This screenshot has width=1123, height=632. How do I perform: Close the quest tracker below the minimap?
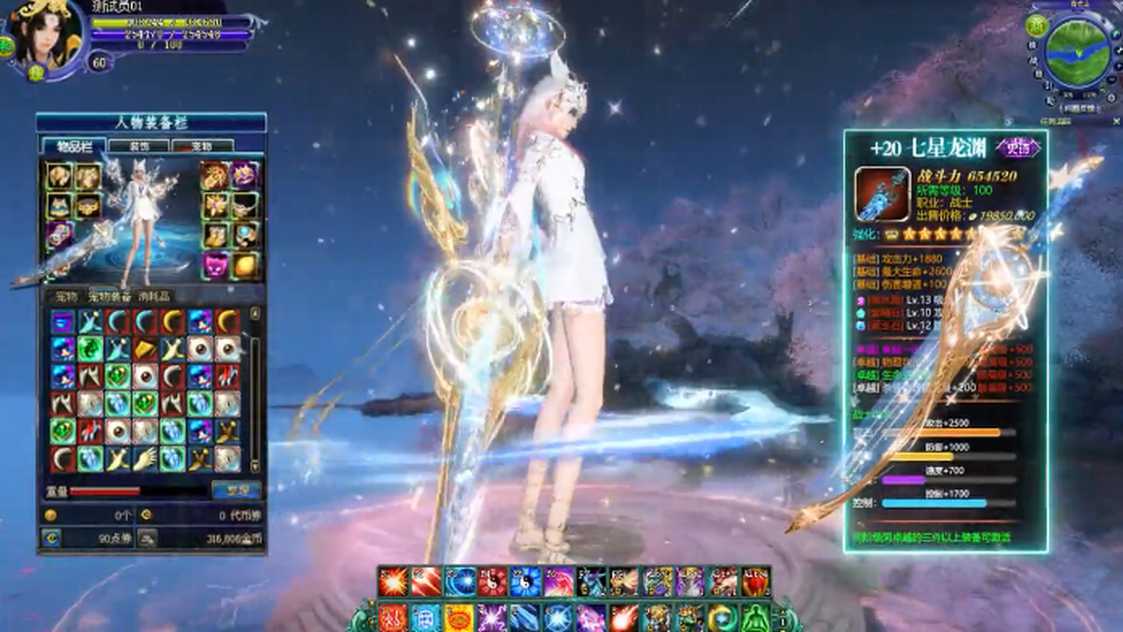pos(1116,121)
